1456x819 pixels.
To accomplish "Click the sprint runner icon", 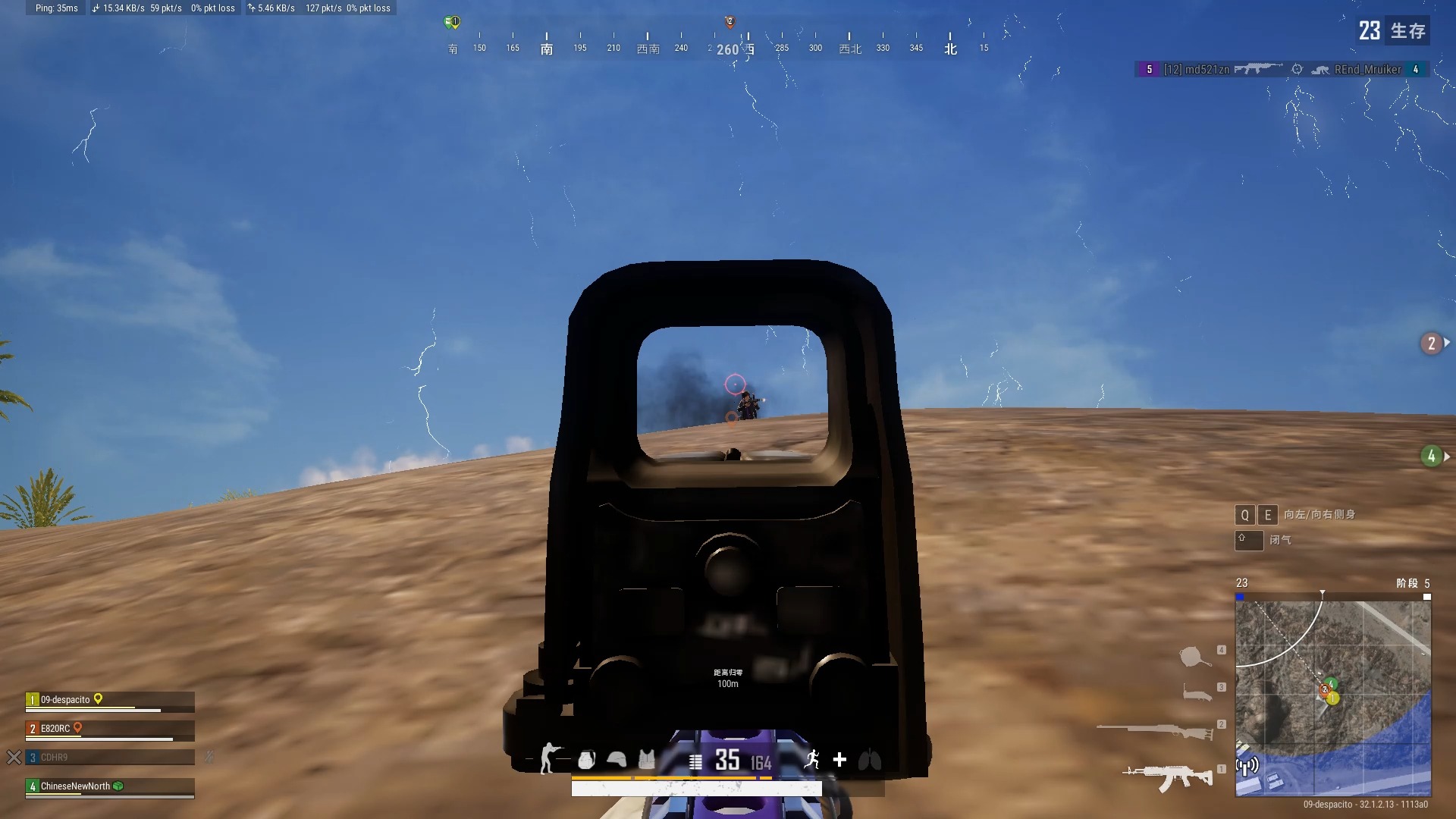I will coord(811,760).
